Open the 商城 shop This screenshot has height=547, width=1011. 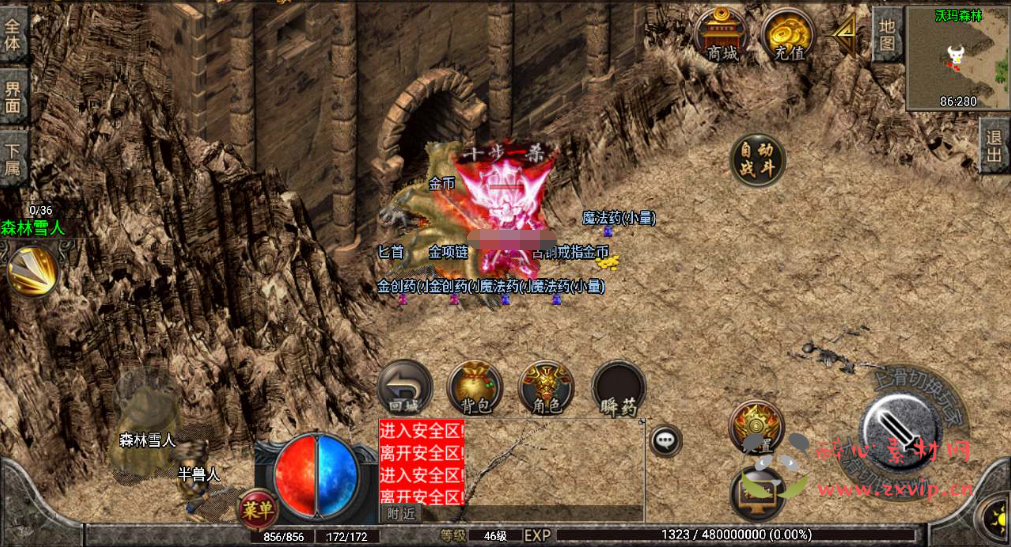721,36
